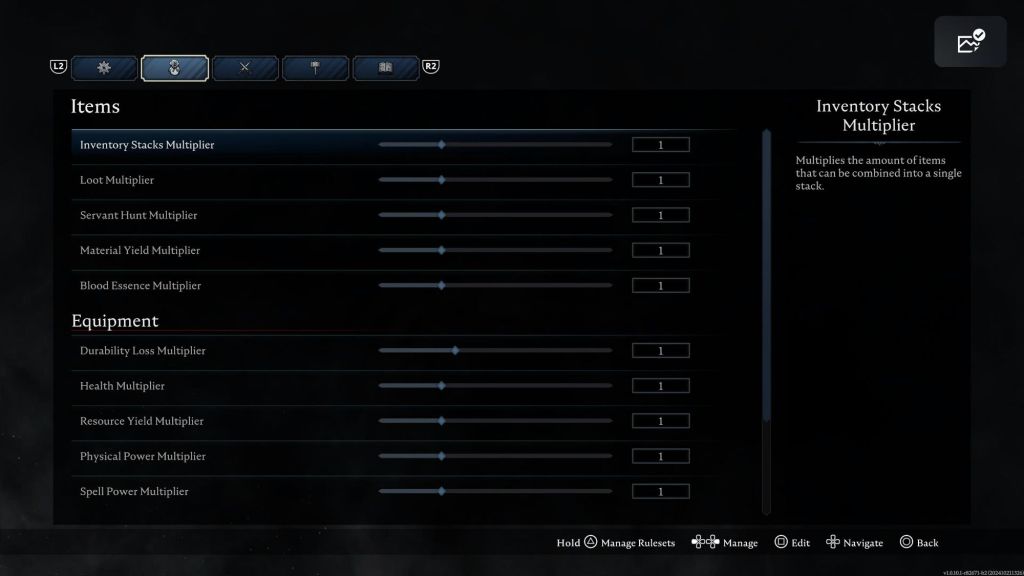Edit the Inventory Stacks Multiplier value box
Image resolution: width=1024 pixels, height=576 pixels.
pos(660,145)
